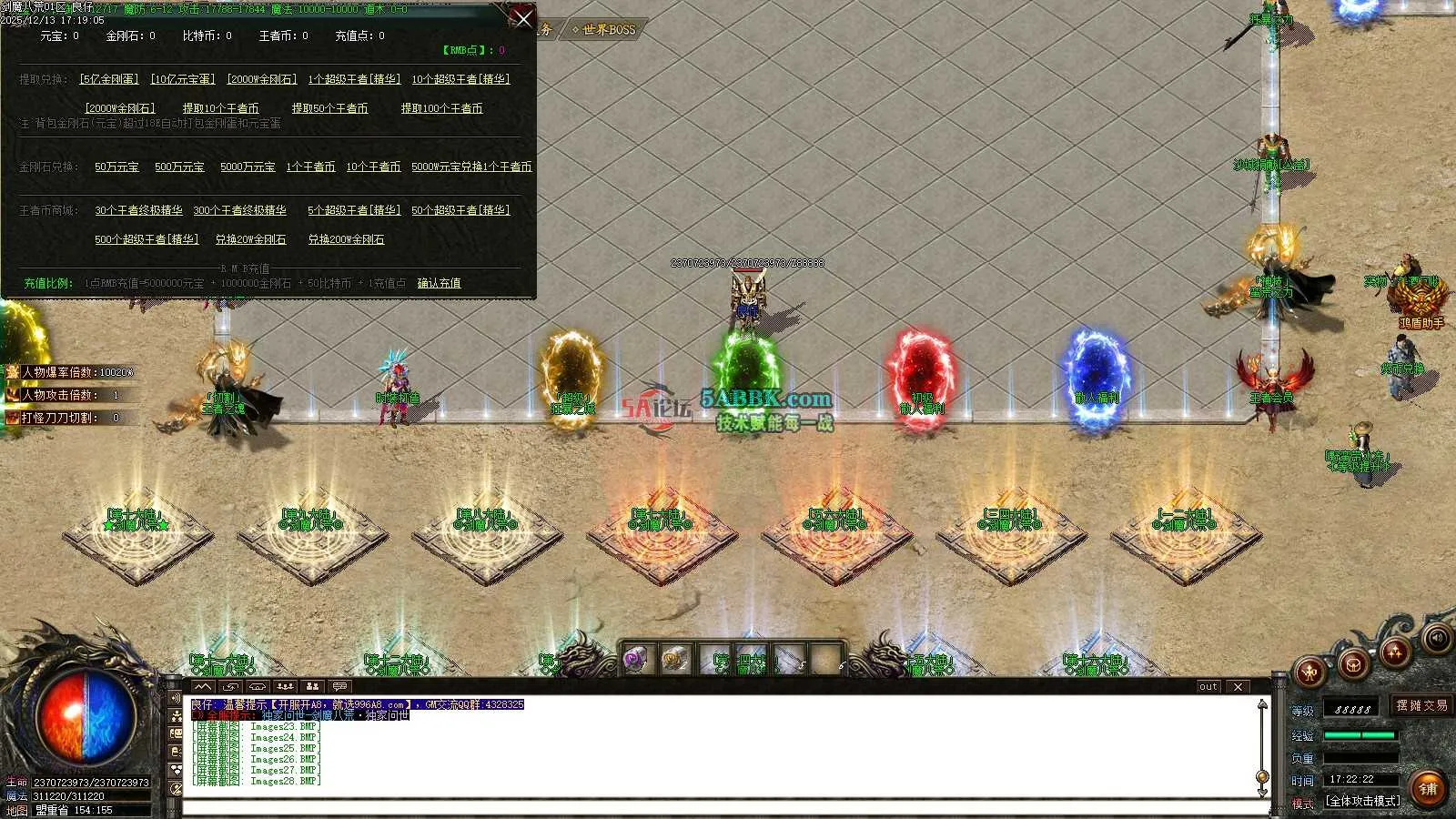Choose the [10亿元宝蛋] withdraw option

click(183, 79)
